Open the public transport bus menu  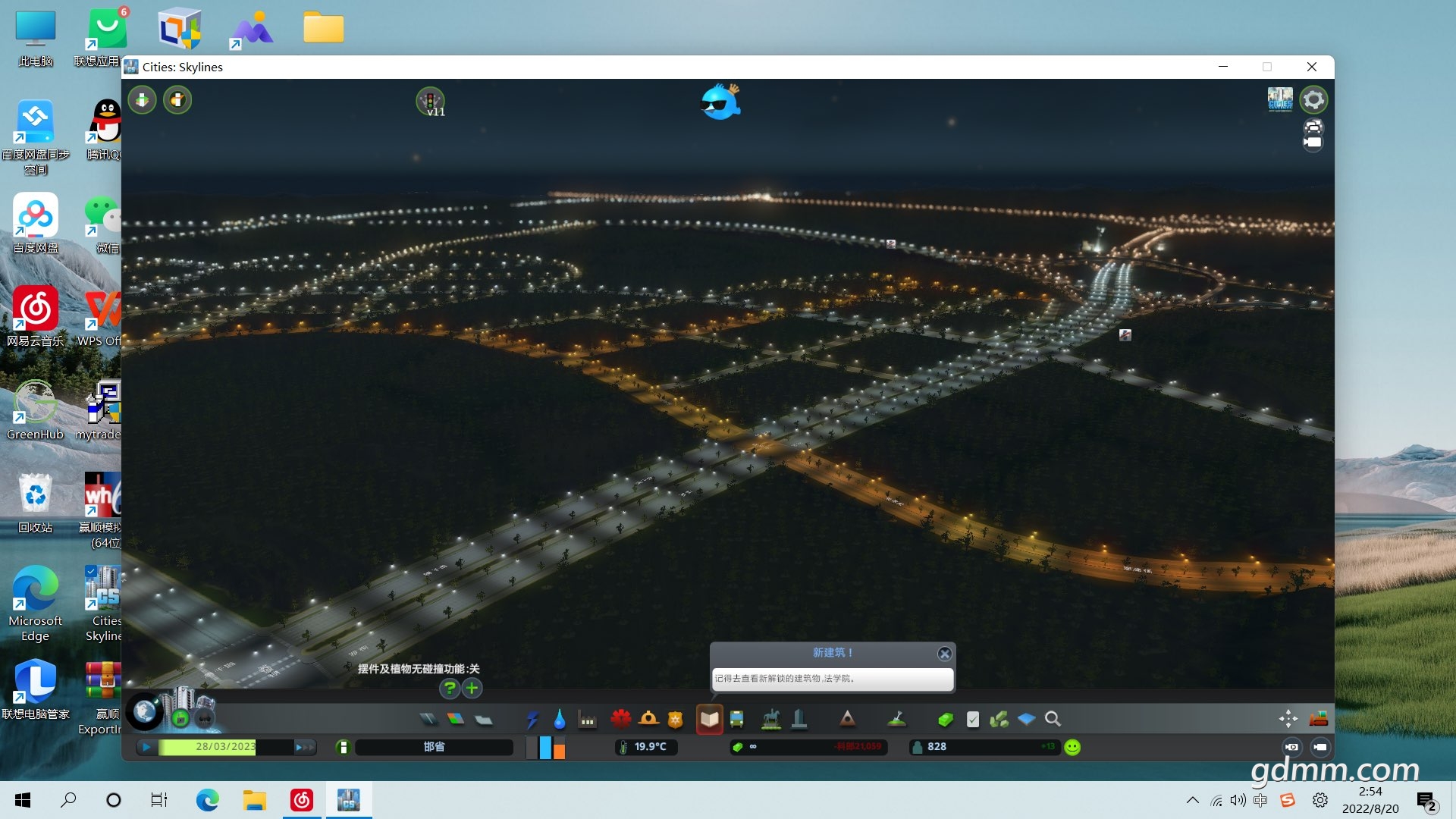point(736,719)
